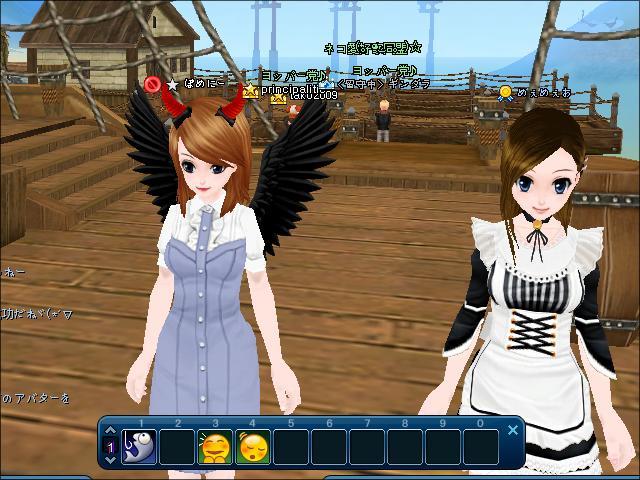Select the fishing hook slot in hotbar
This screenshot has height=480, width=640.
pos(139,447)
